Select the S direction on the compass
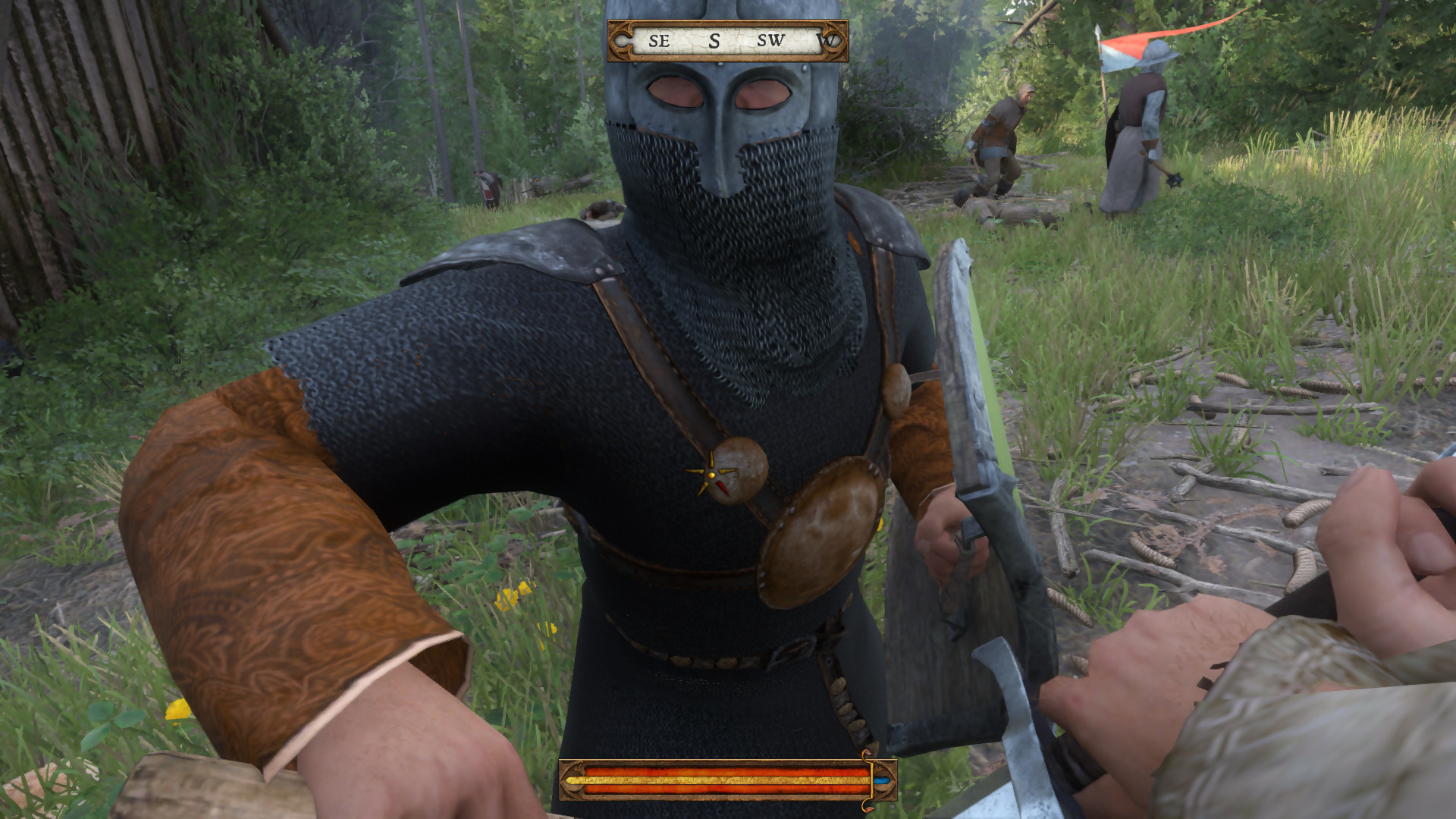 [714, 42]
